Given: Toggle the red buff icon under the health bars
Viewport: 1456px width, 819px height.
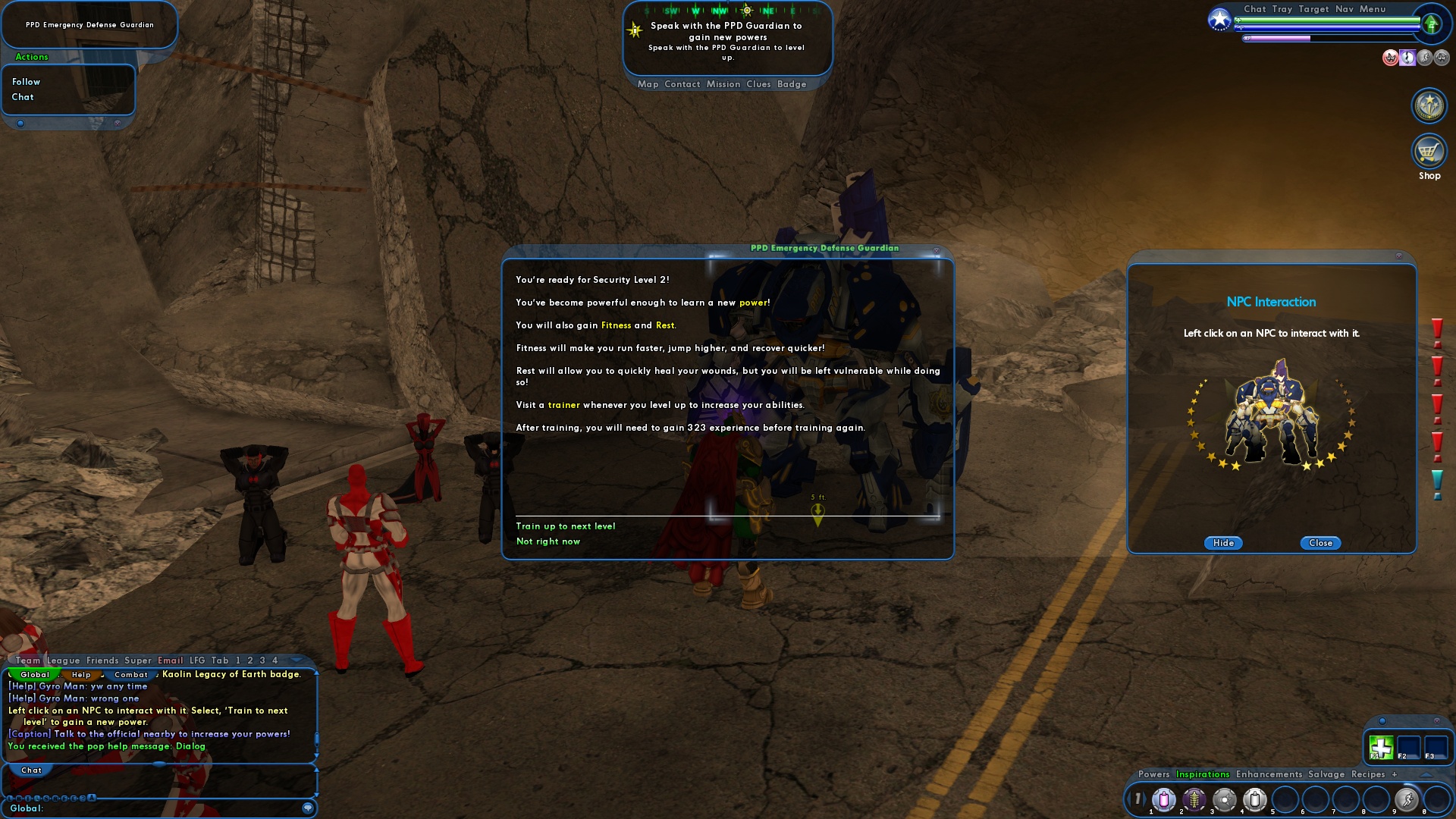Looking at the screenshot, I should [x=1391, y=58].
